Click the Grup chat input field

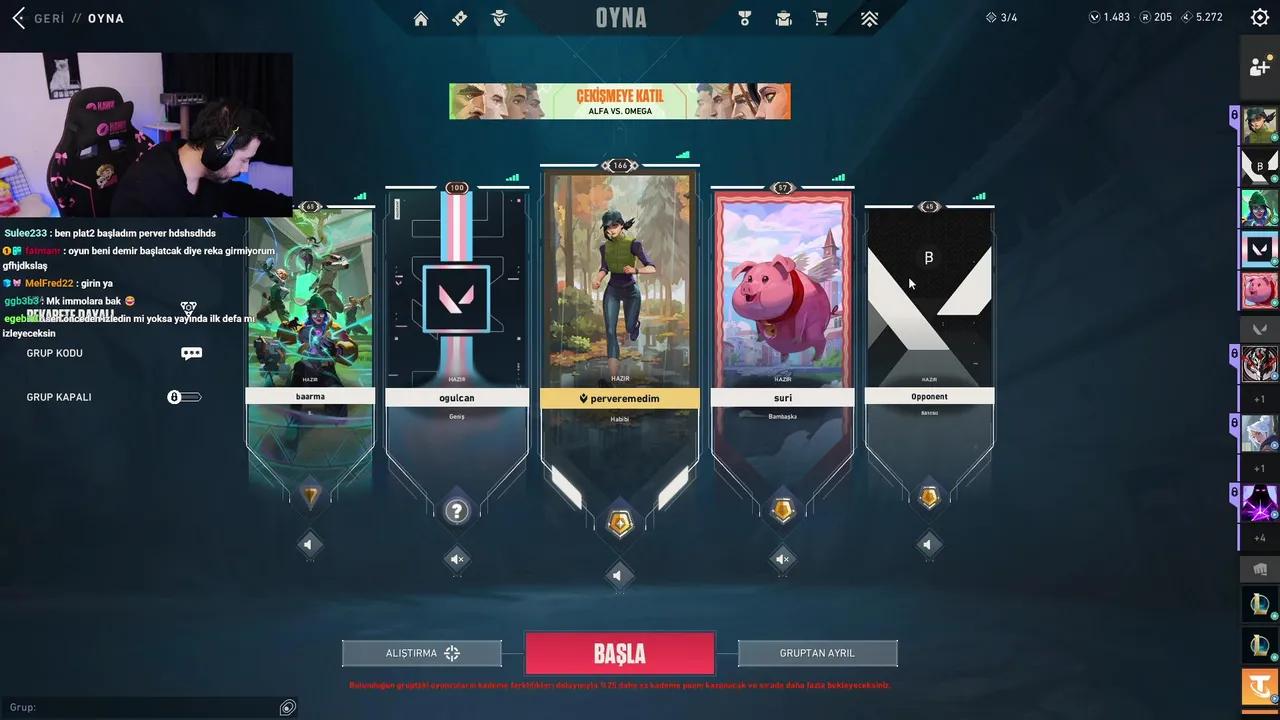tap(140, 707)
